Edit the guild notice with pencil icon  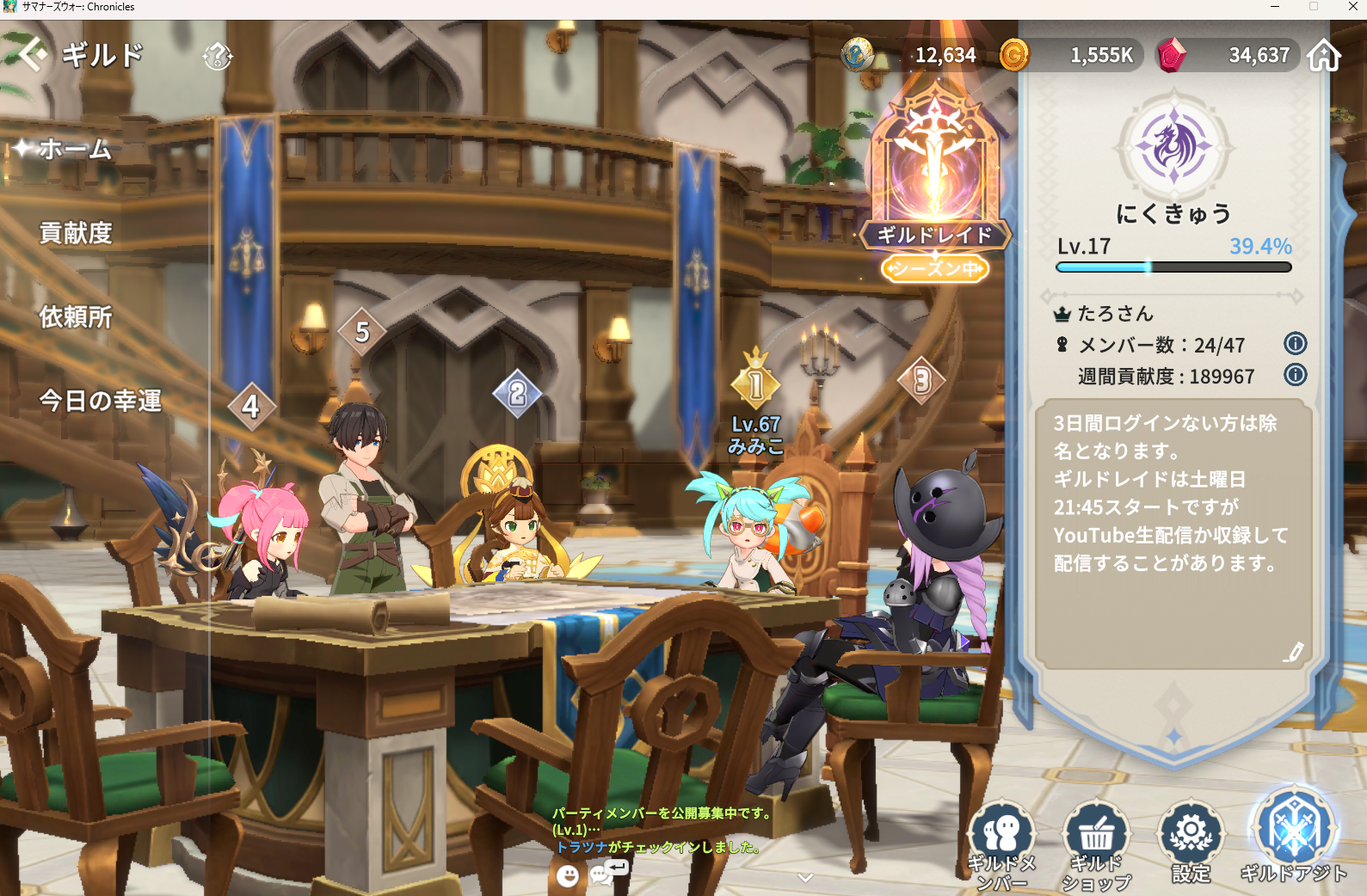tap(1294, 652)
